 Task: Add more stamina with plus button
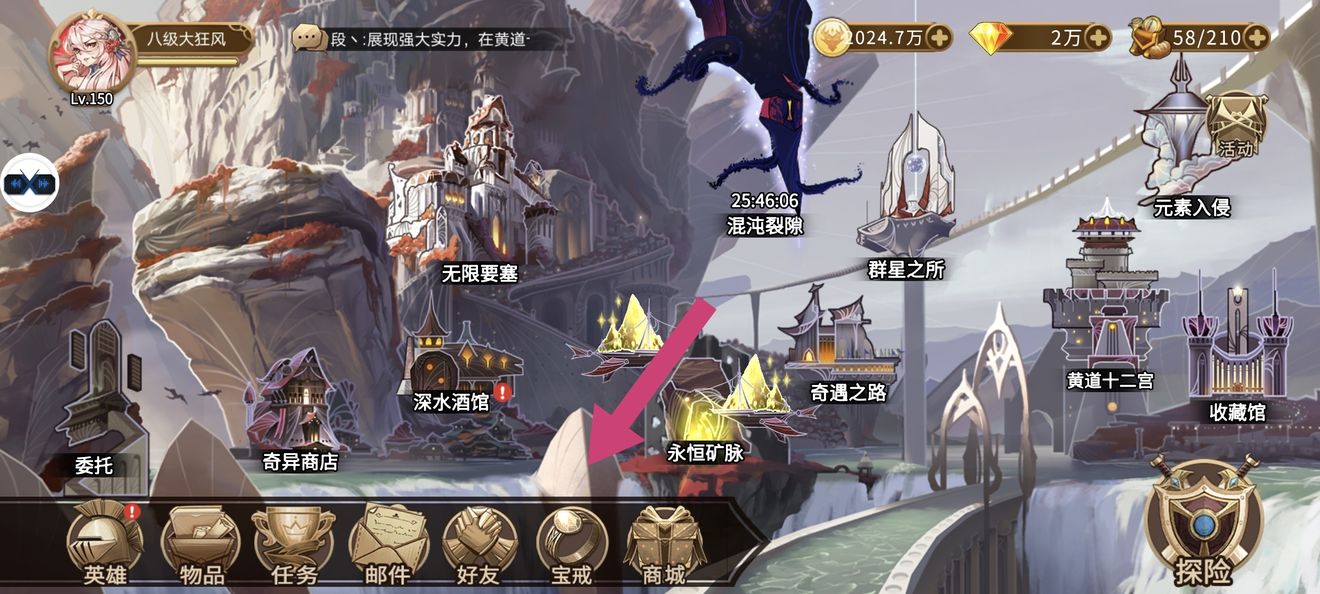point(1256,38)
